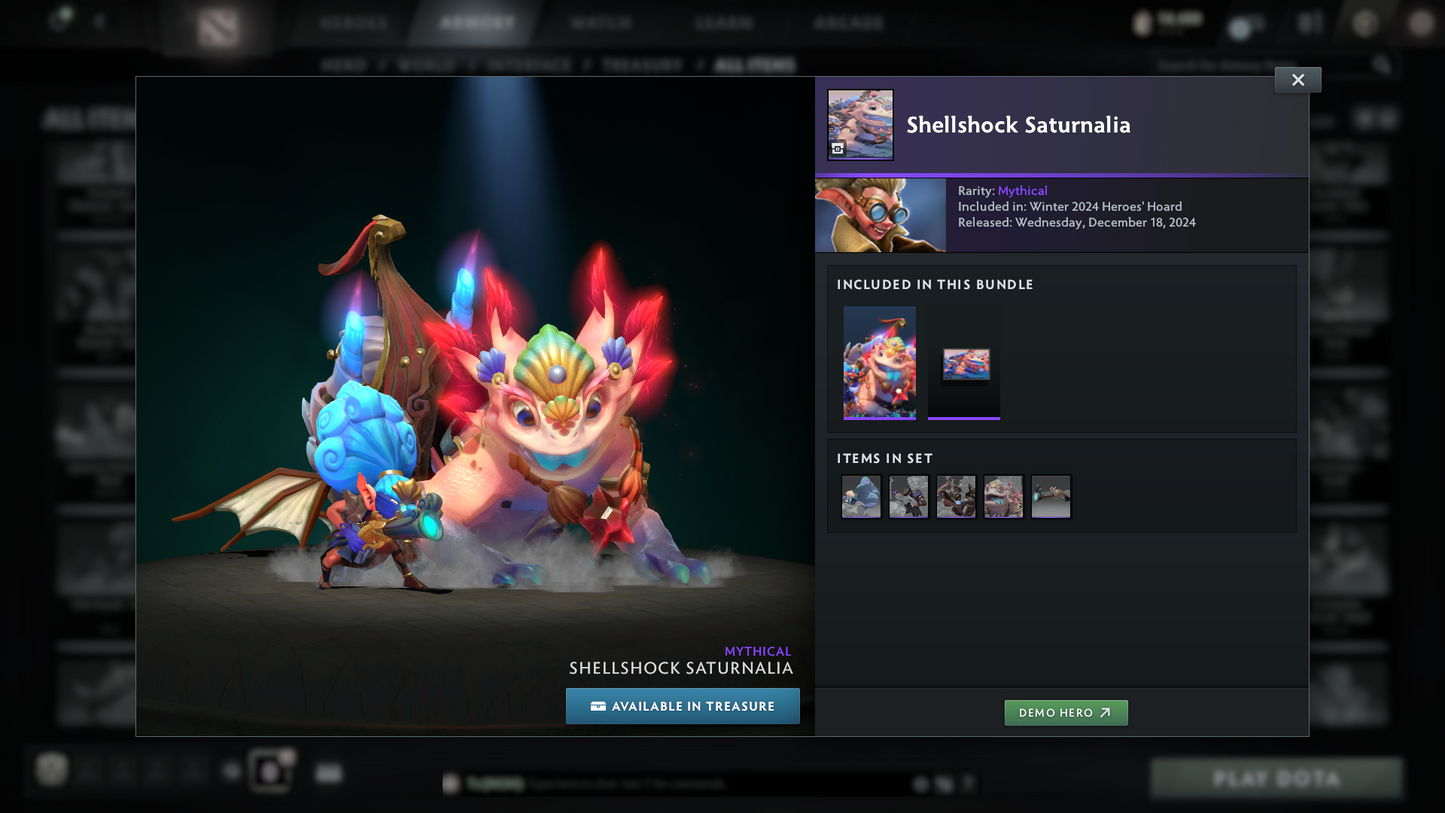Toggle the party slot next to your avatar
Screen dimensions: 1445x813
(x=87, y=770)
